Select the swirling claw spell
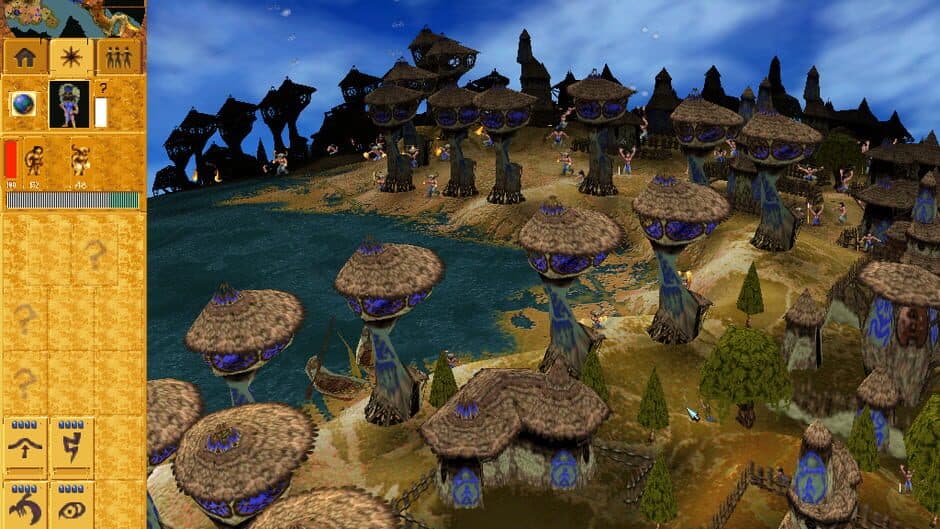940x529 pixels. (25, 505)
